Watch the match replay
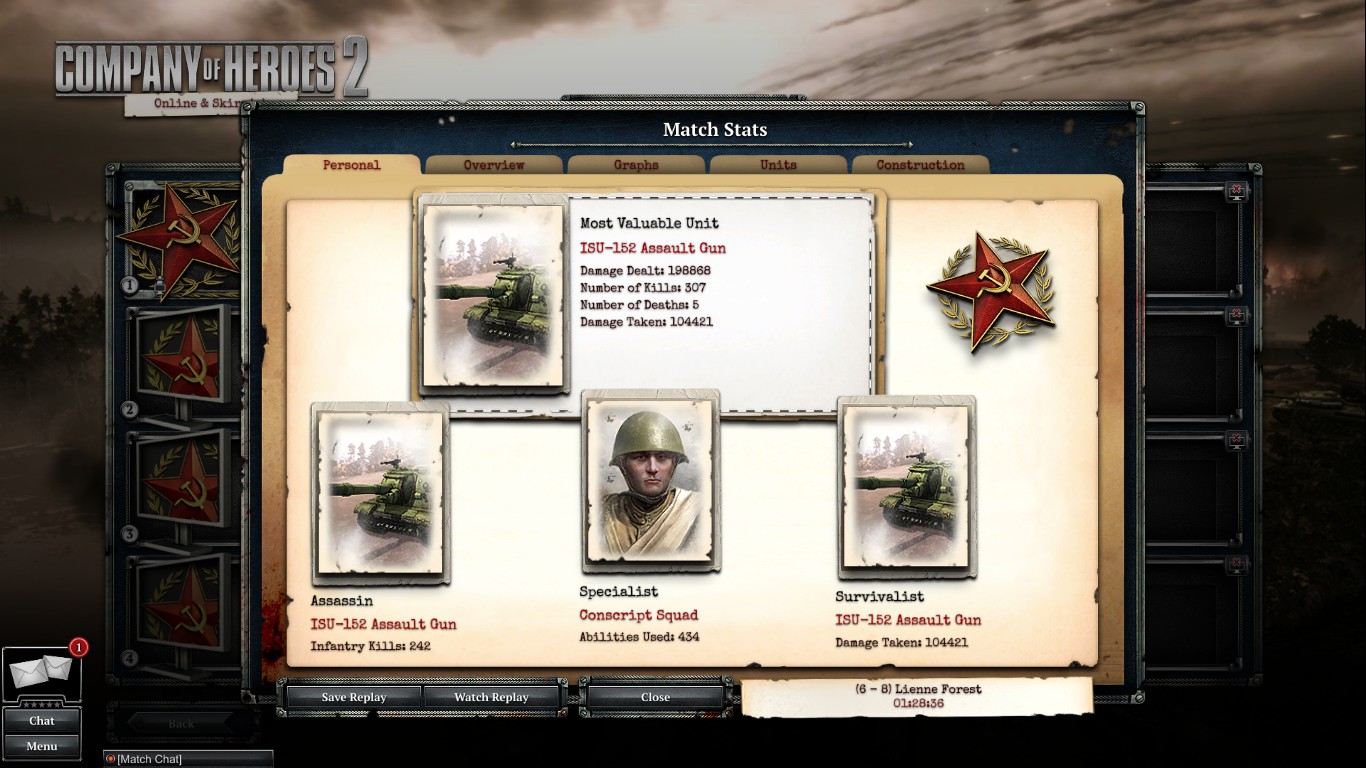Image resolution: width=1366 pixels, height=768 pixels. click(491, 697)
